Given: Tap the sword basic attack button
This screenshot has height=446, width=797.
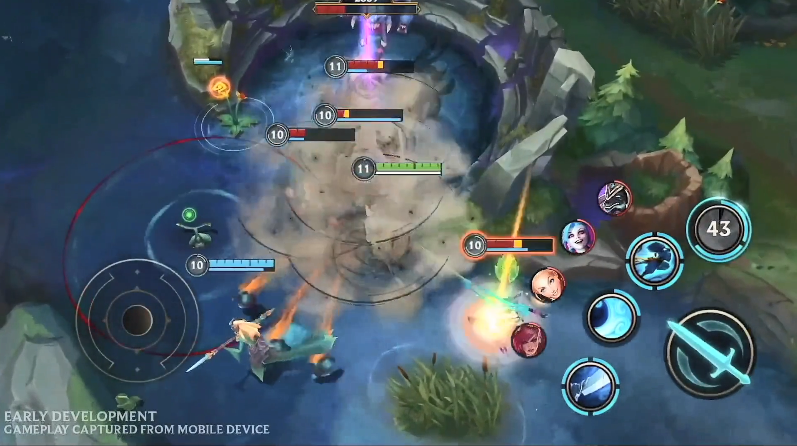Looking at the screenshot, I should pos(710,353).
